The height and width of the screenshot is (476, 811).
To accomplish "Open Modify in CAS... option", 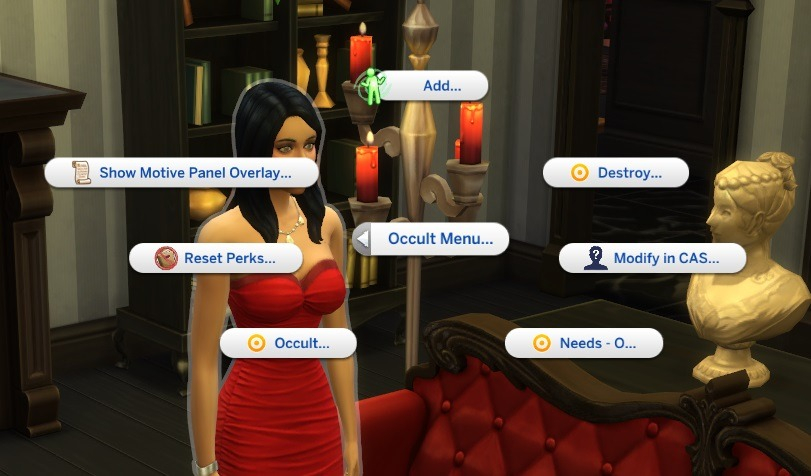I will point(652,258).
